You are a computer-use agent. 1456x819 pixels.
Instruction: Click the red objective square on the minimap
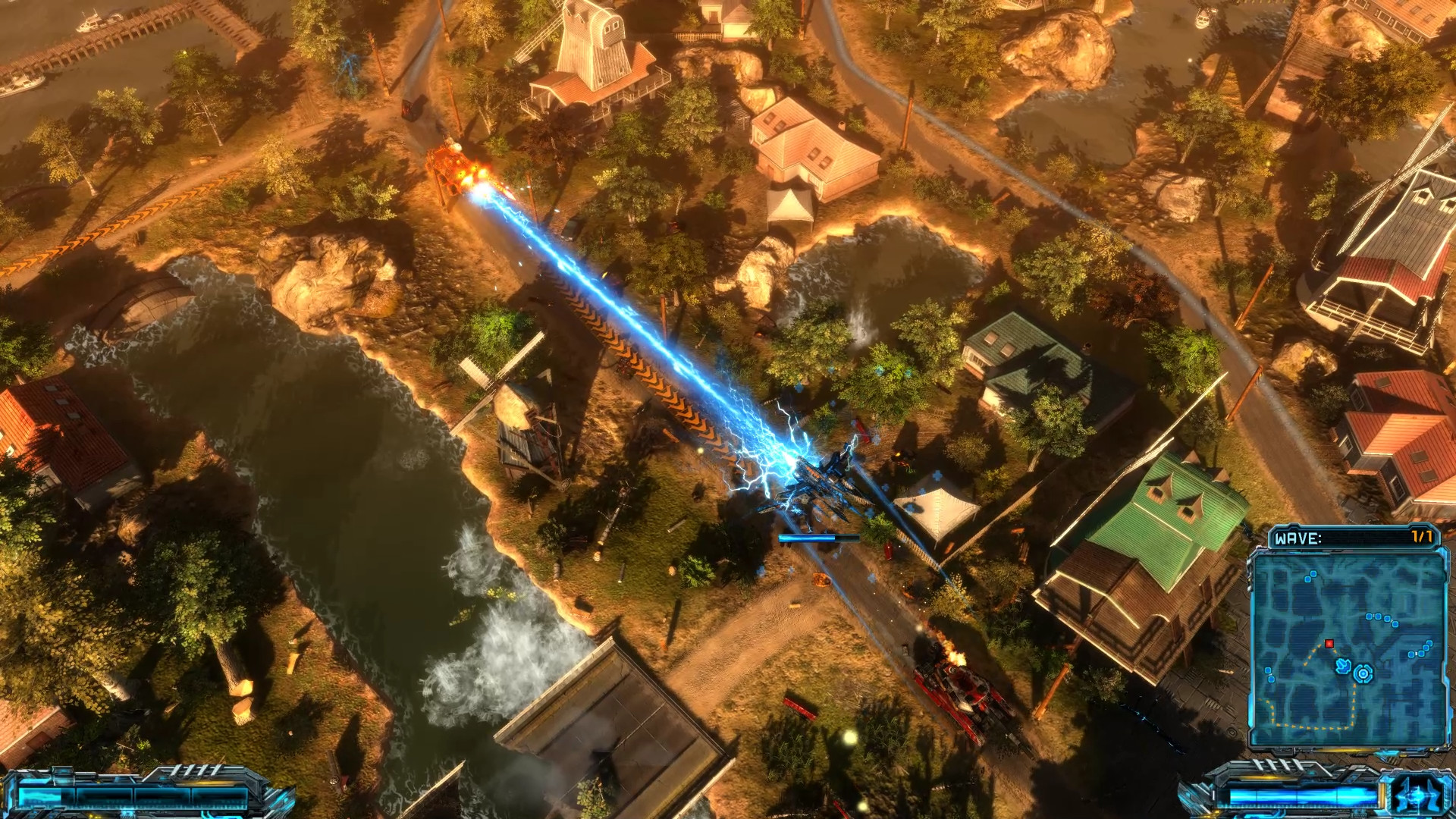pyautogui.click(x=1330, y=644)
